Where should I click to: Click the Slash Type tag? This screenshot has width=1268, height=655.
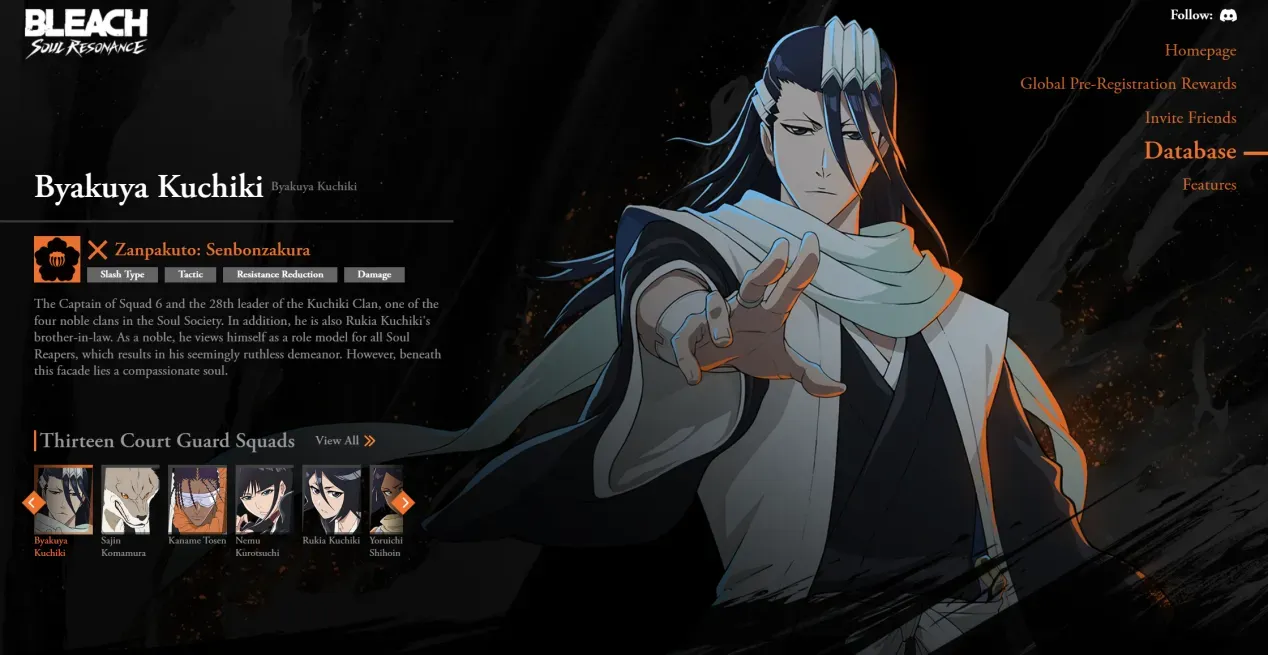pos(122,275)
